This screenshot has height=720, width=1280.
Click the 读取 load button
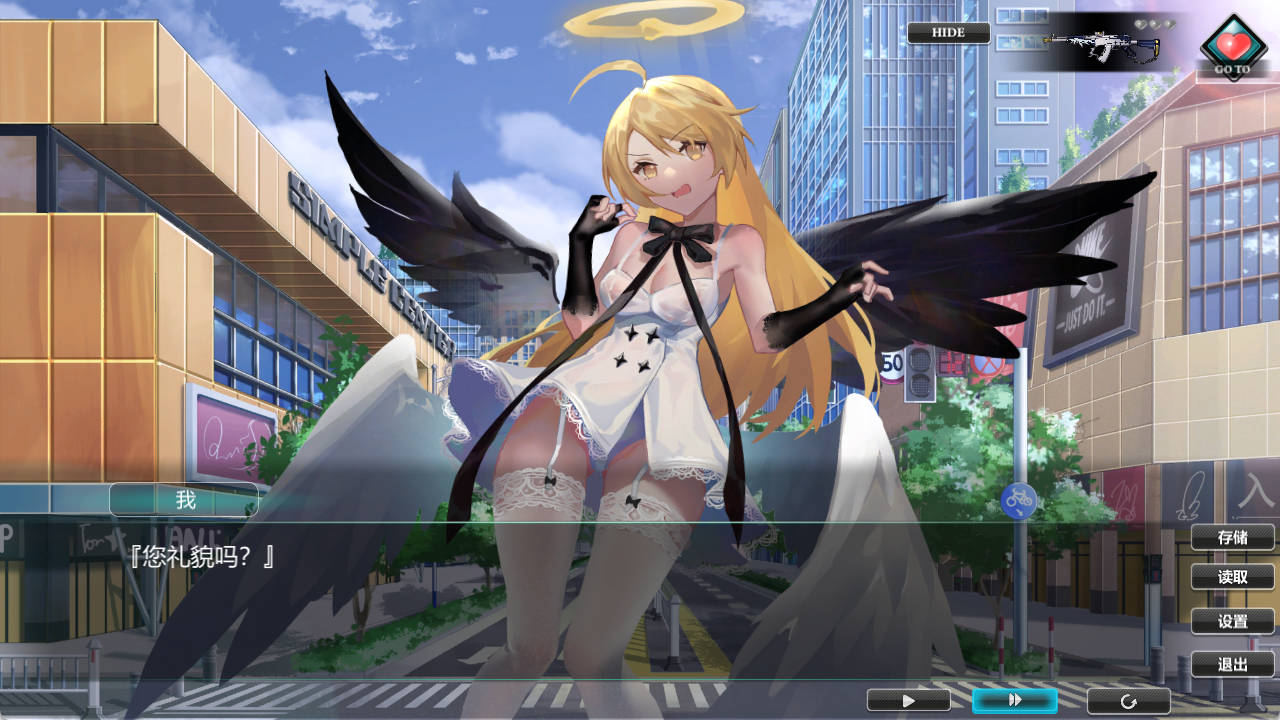pos(1231,577)
